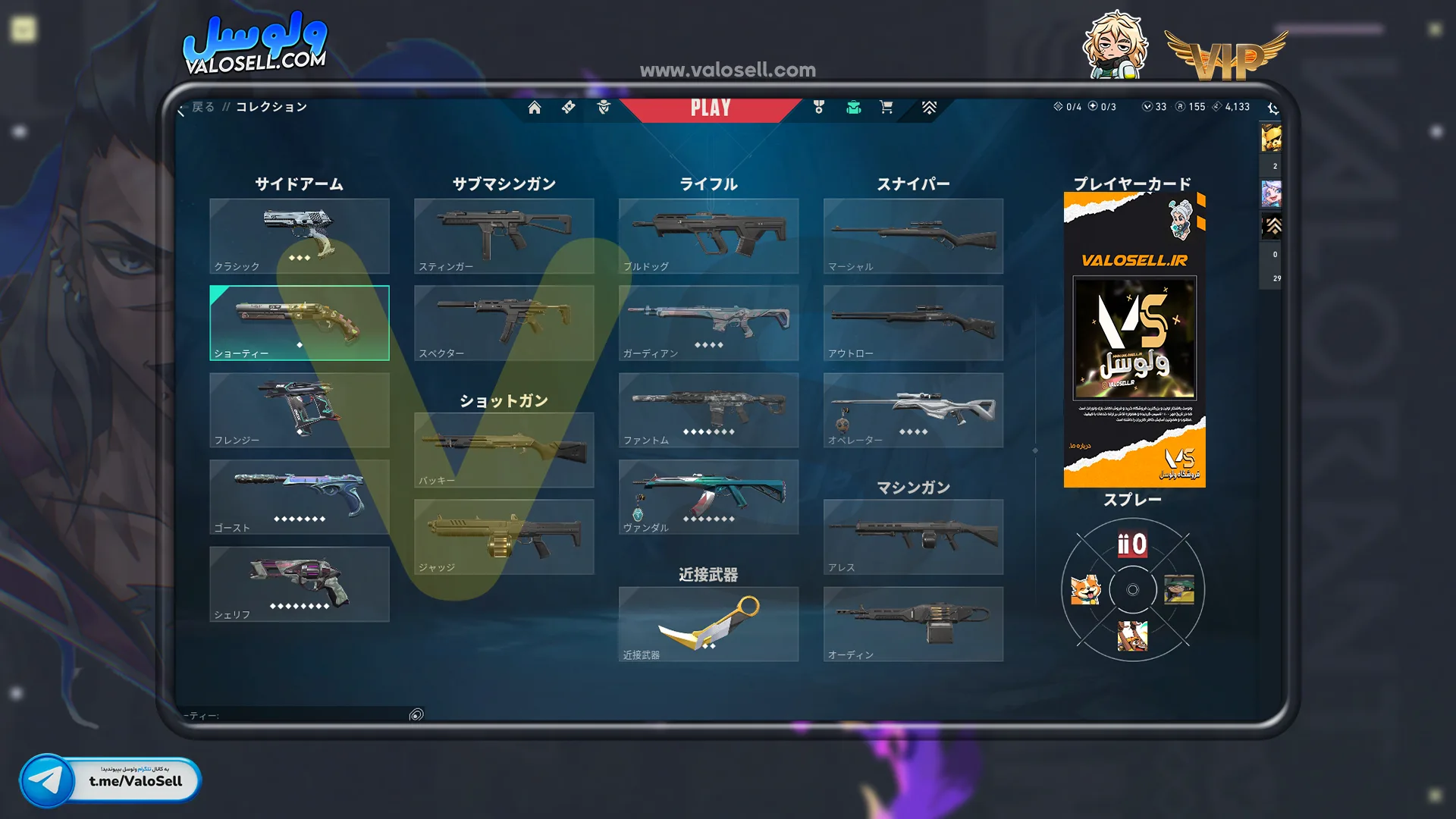Select the Classic sidearm slot
Image resolution: width=1456 pixels, height=819 pixels.
pos(299,236)
